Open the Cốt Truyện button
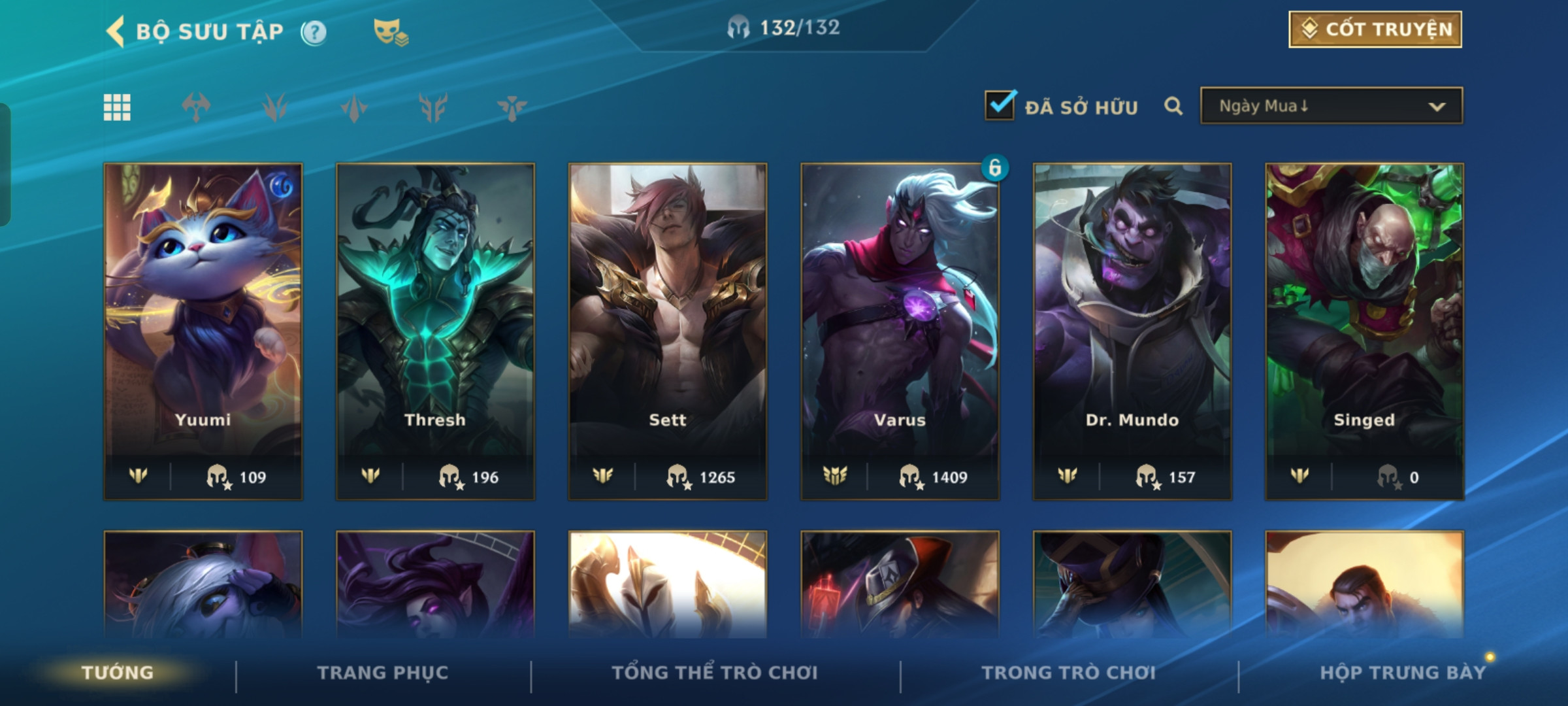The image size is (1568, 706). 1375,29
